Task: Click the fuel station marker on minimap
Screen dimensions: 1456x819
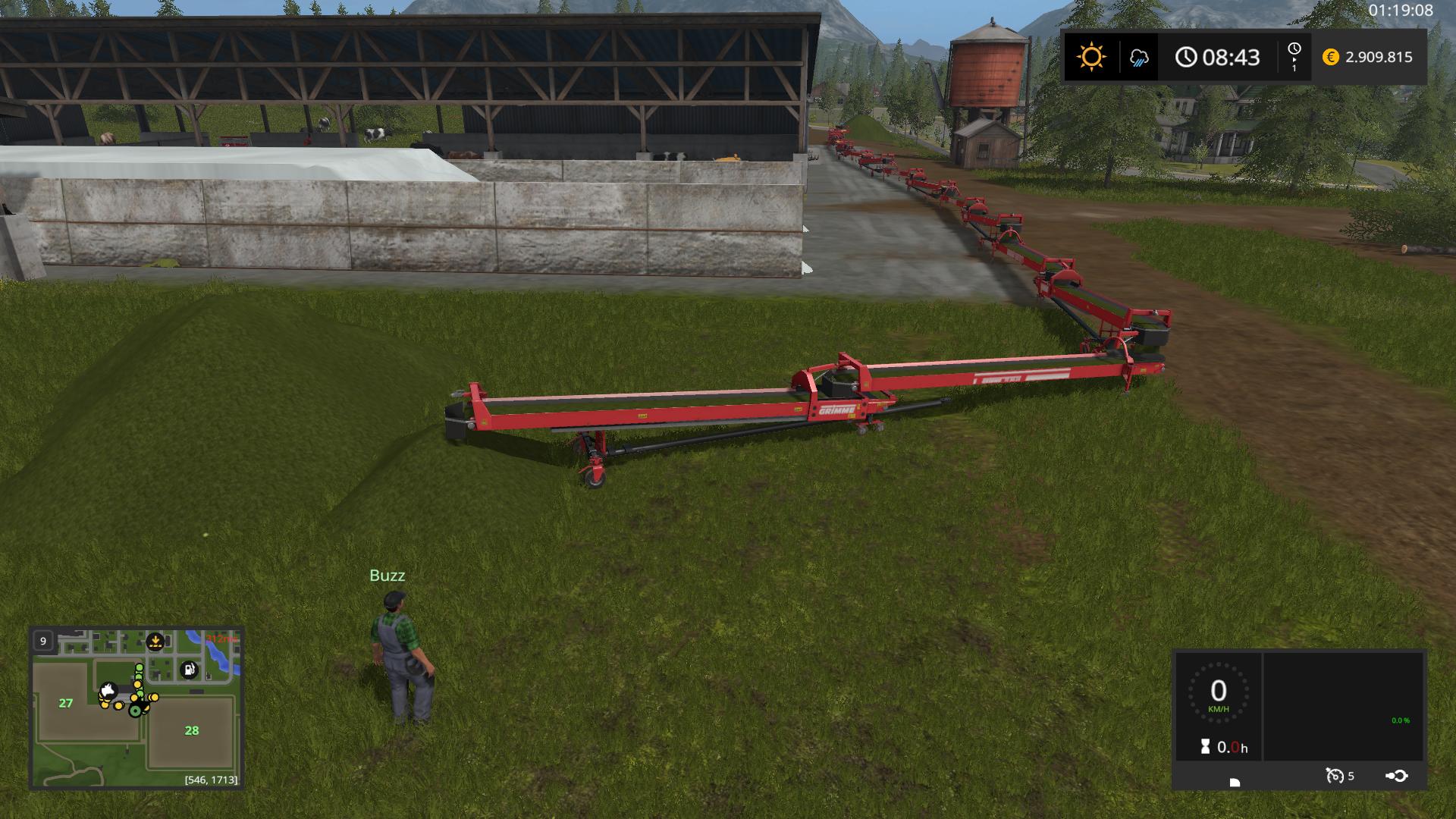Action: click(189, 670)
